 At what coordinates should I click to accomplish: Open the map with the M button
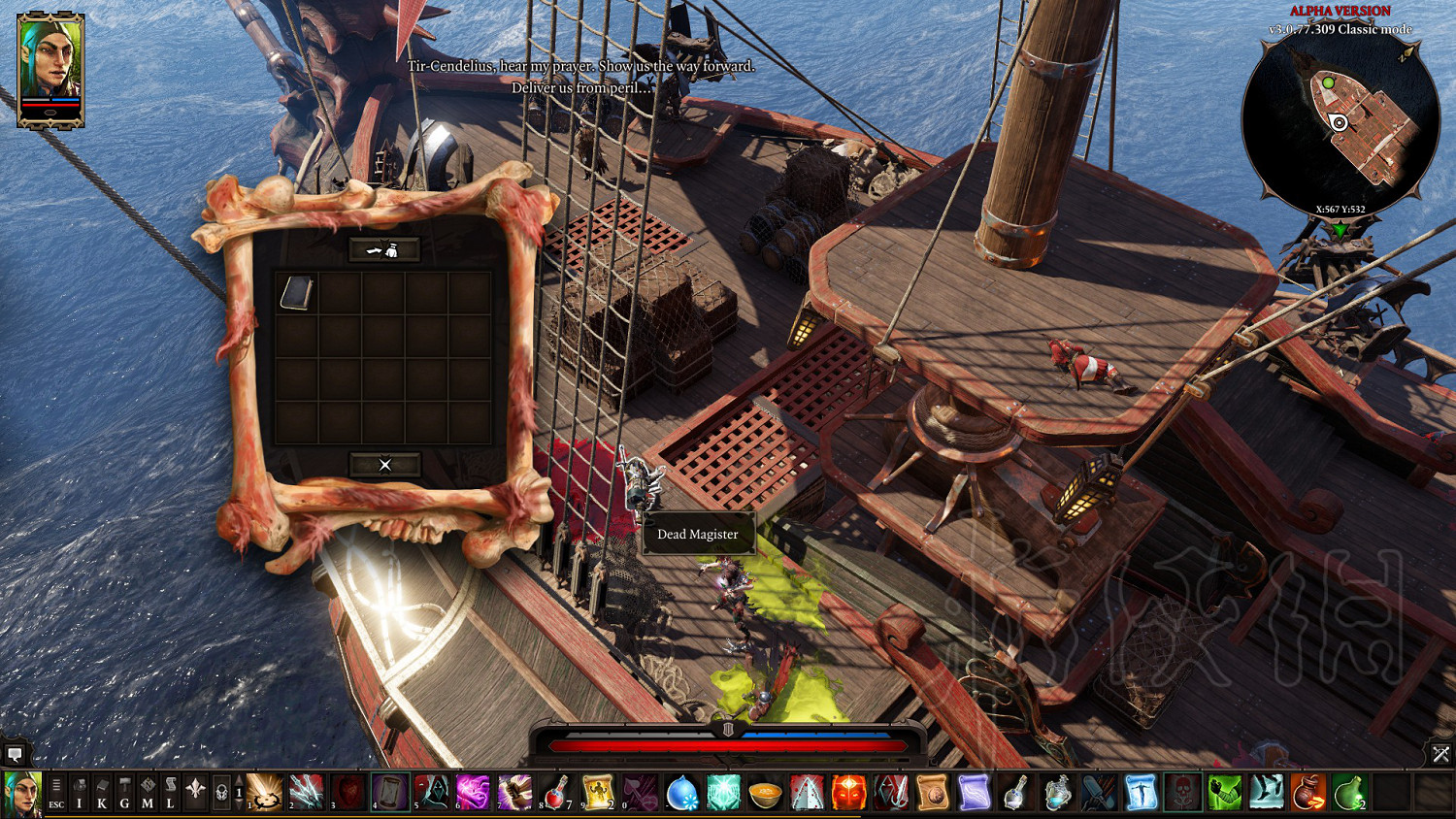click(x=148, y=793)
